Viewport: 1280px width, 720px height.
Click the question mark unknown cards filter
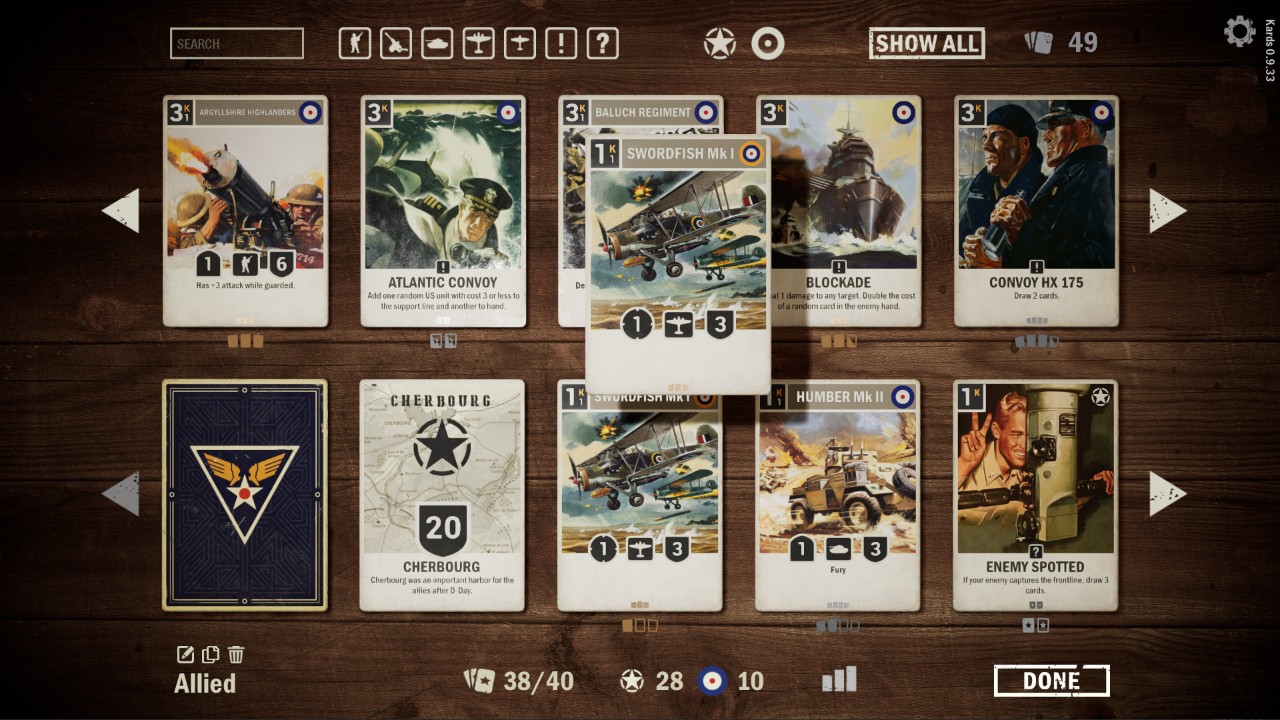pyautogui.click(x=600, y=43)
